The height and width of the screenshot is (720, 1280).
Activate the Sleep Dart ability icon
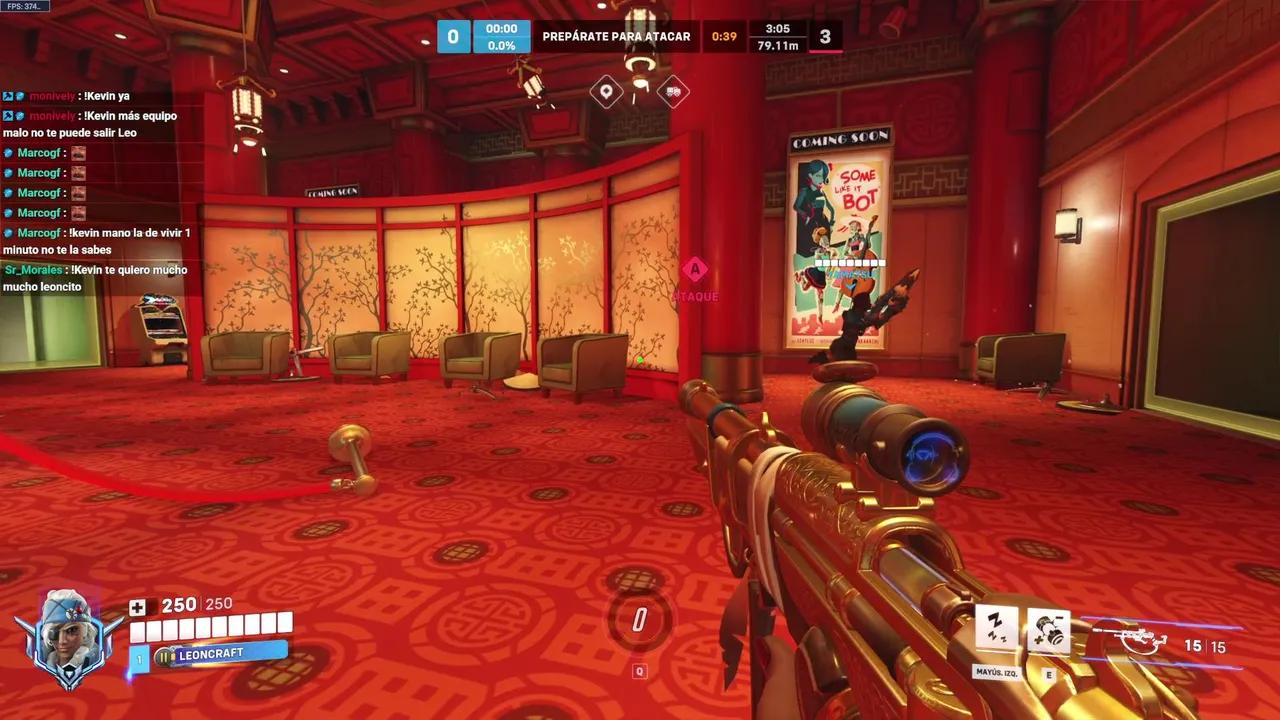point(996,631)
